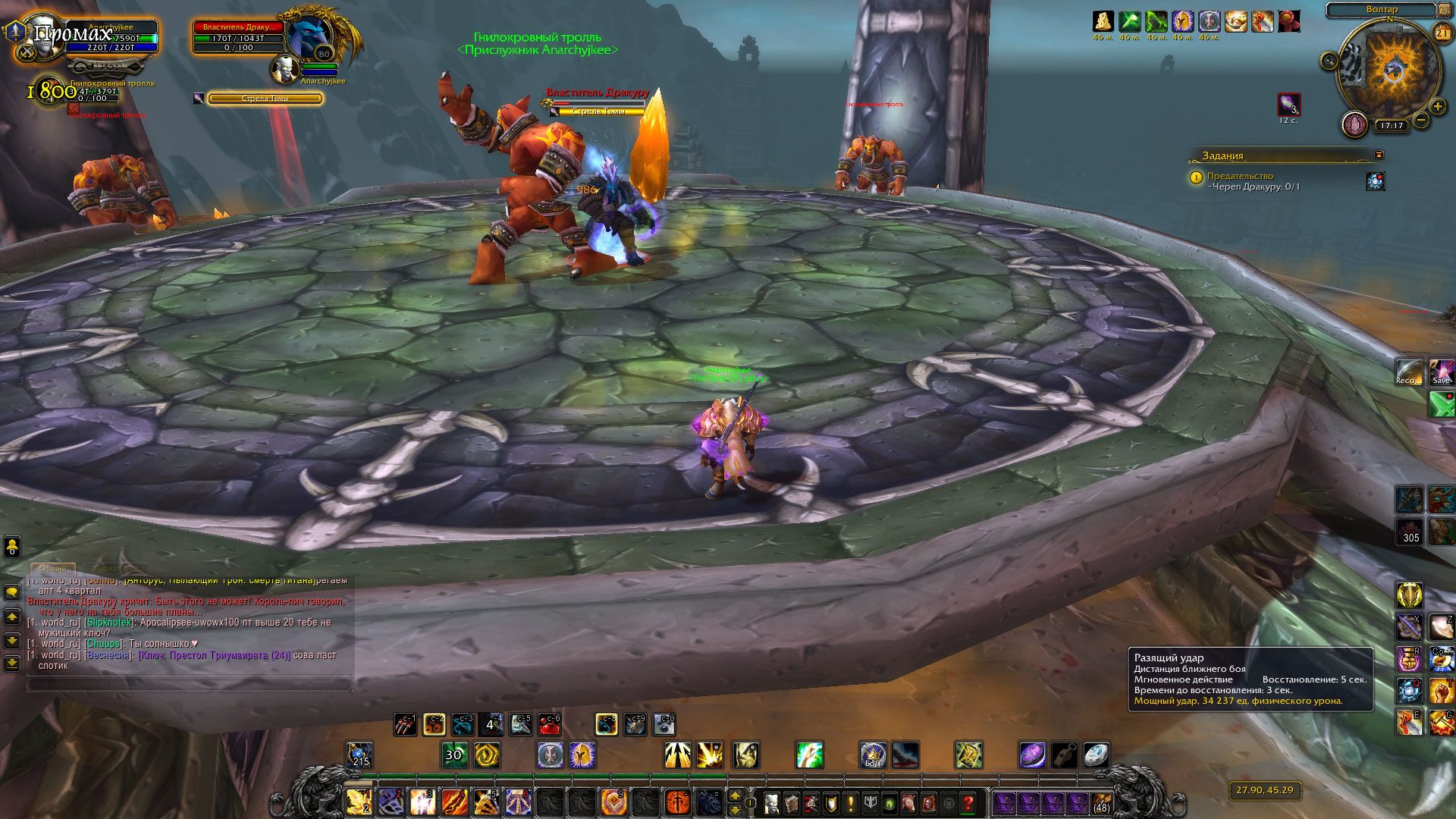Zoom out the minimap with minus button
1456x819 pixels.
[1421, 120]
